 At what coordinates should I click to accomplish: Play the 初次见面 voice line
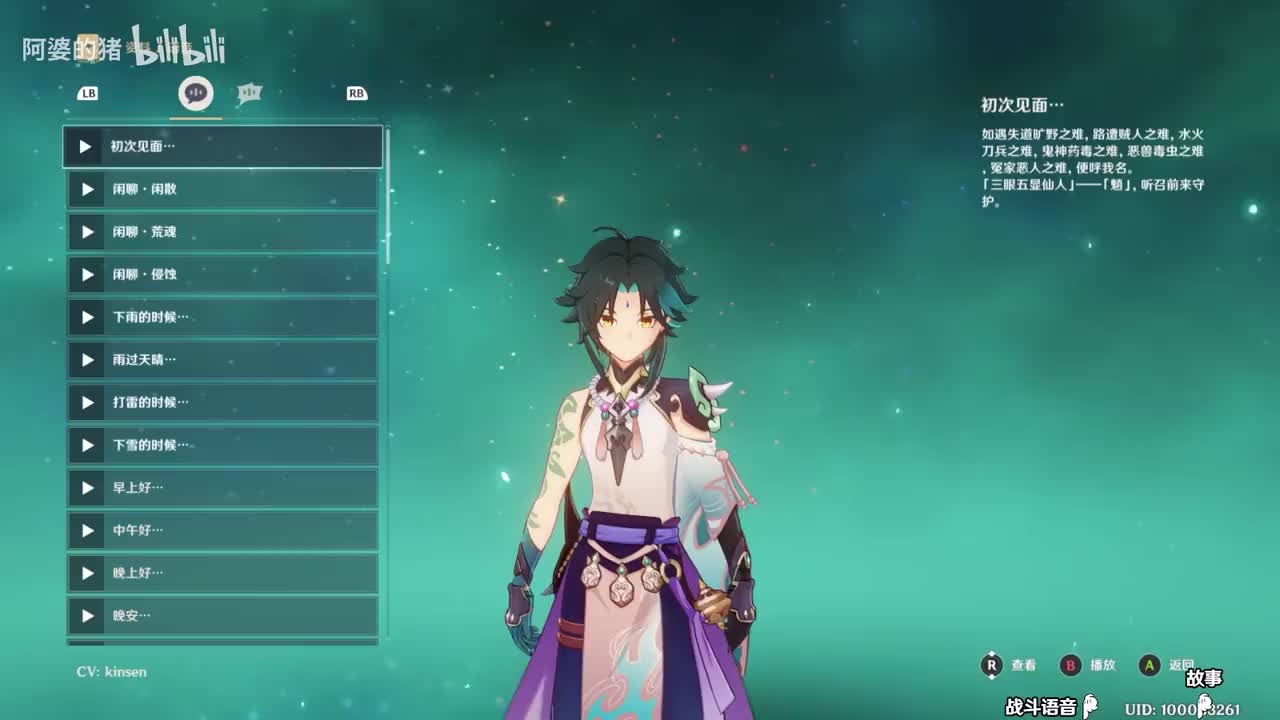(x=222, y=146)
